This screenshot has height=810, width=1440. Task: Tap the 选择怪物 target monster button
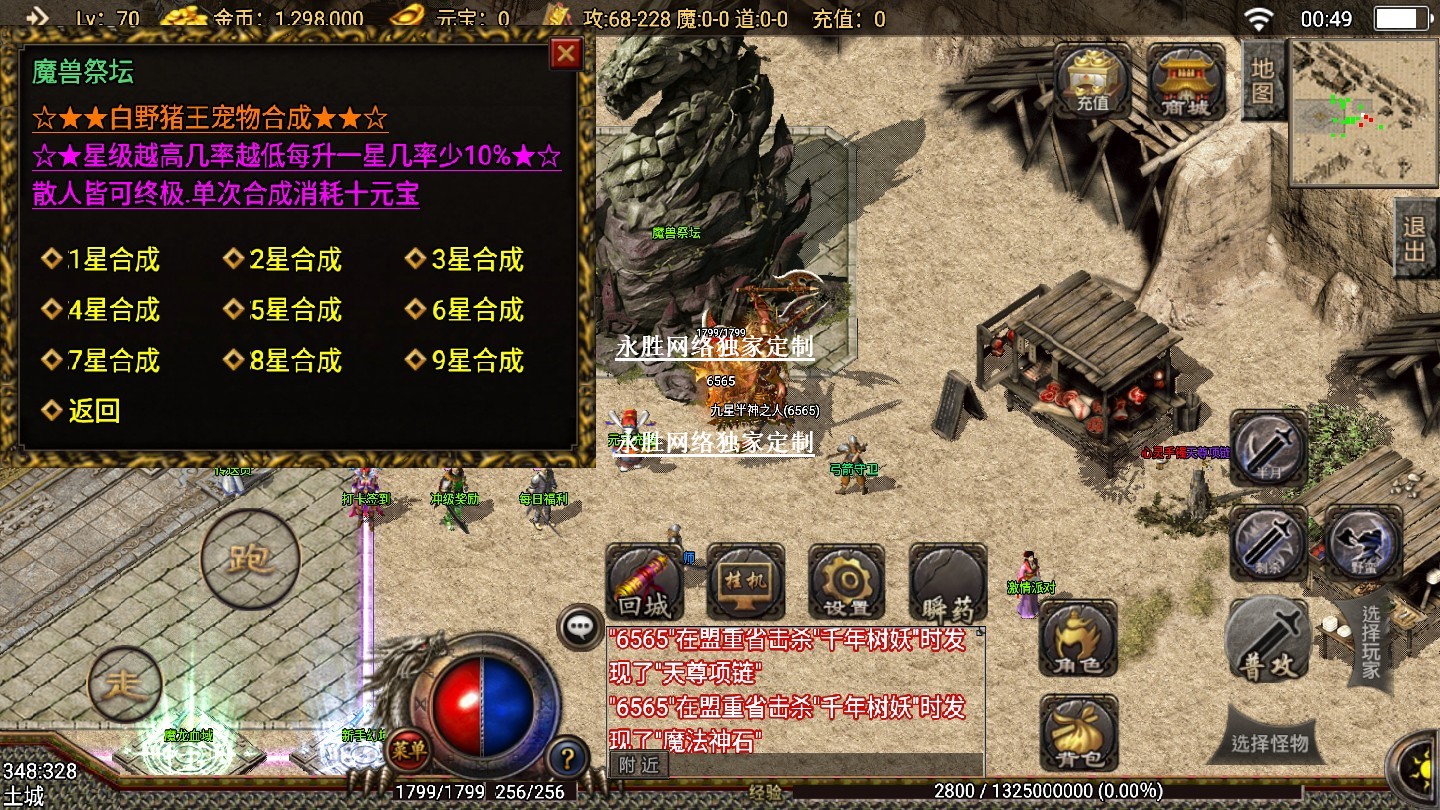pos(1270,744)
